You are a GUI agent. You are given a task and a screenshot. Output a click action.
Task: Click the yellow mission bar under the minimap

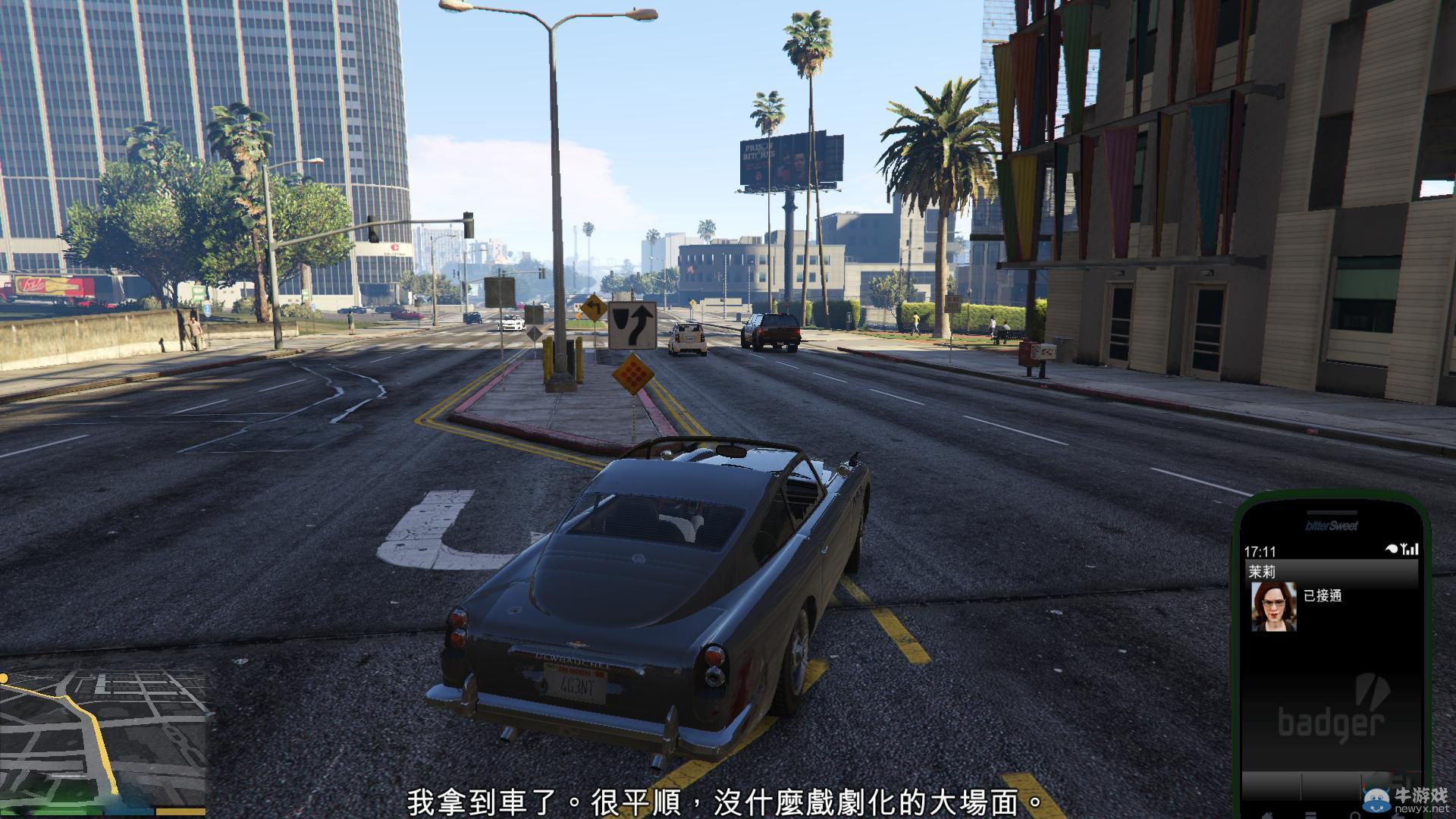180,811
